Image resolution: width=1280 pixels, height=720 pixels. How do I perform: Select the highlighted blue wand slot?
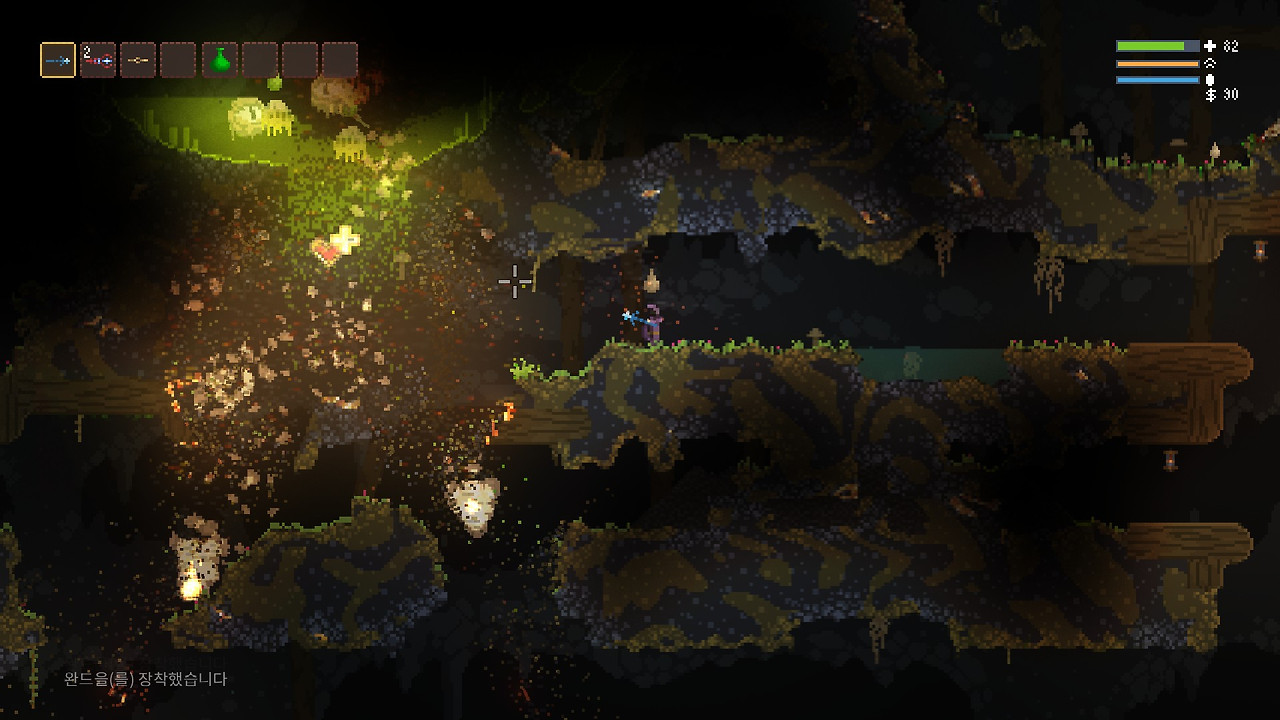point(58,60)
